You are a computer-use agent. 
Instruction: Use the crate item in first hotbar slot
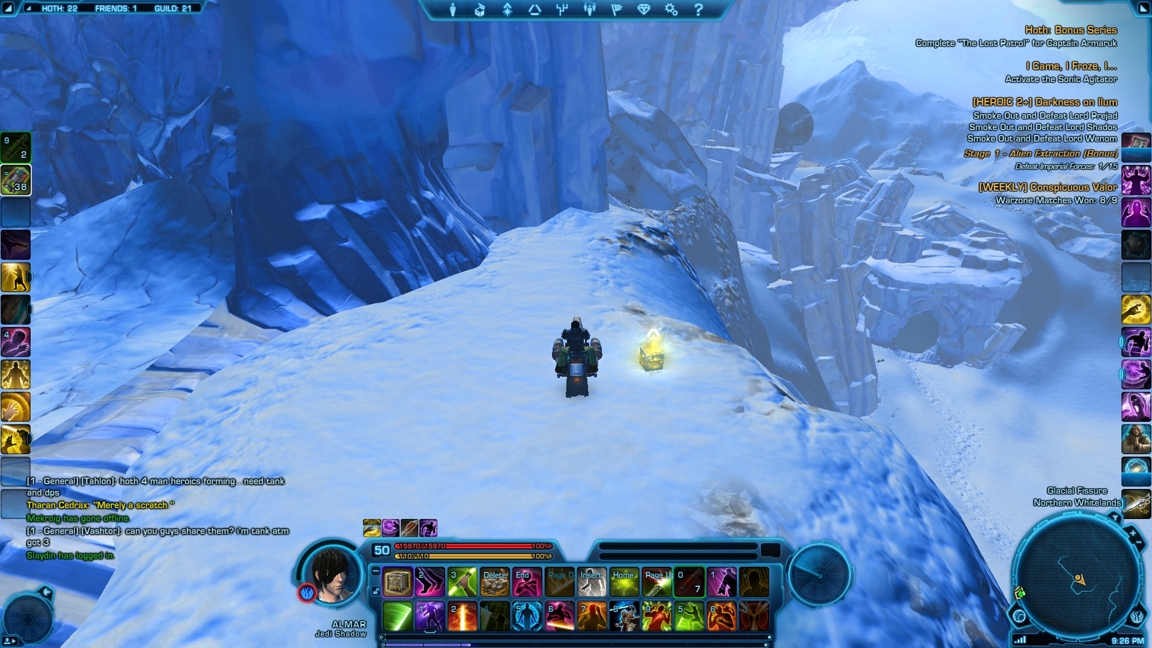[x=398, y=582]
